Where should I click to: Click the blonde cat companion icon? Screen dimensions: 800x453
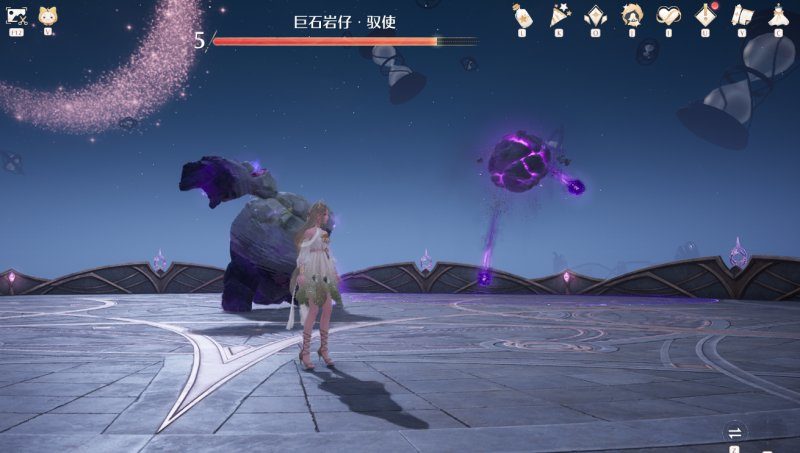pos(47,17)
